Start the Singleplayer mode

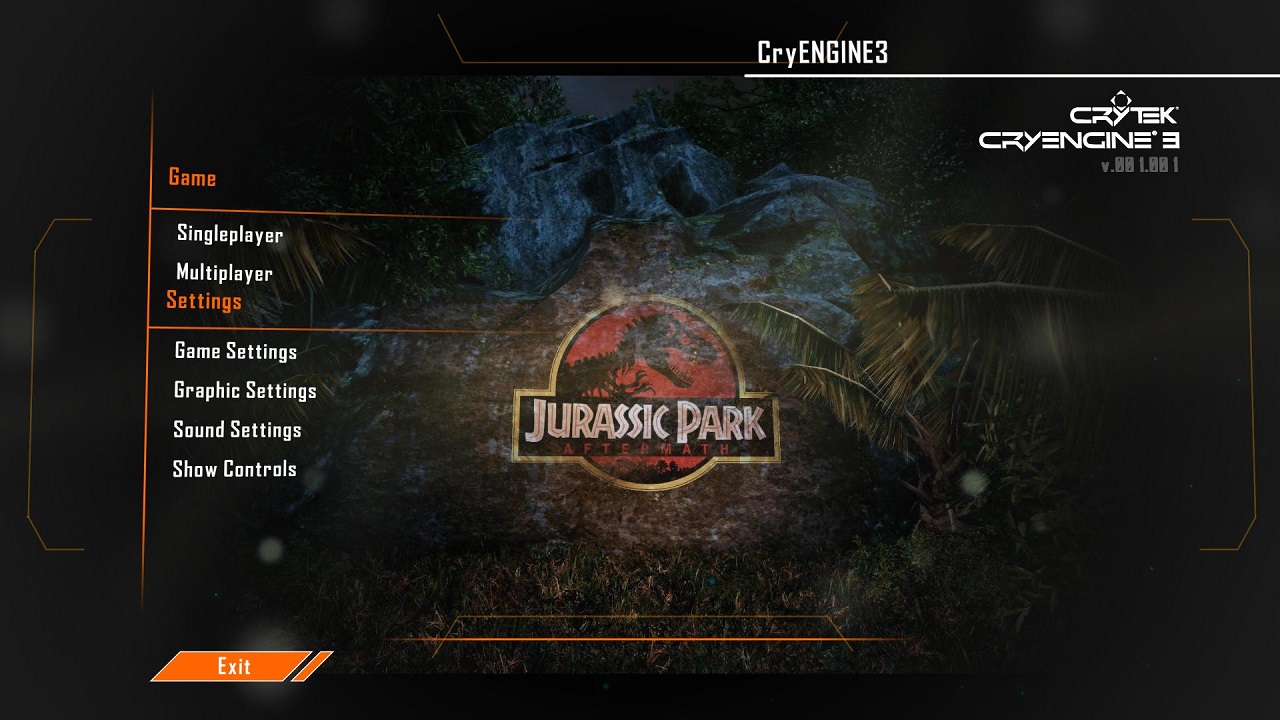230,235
